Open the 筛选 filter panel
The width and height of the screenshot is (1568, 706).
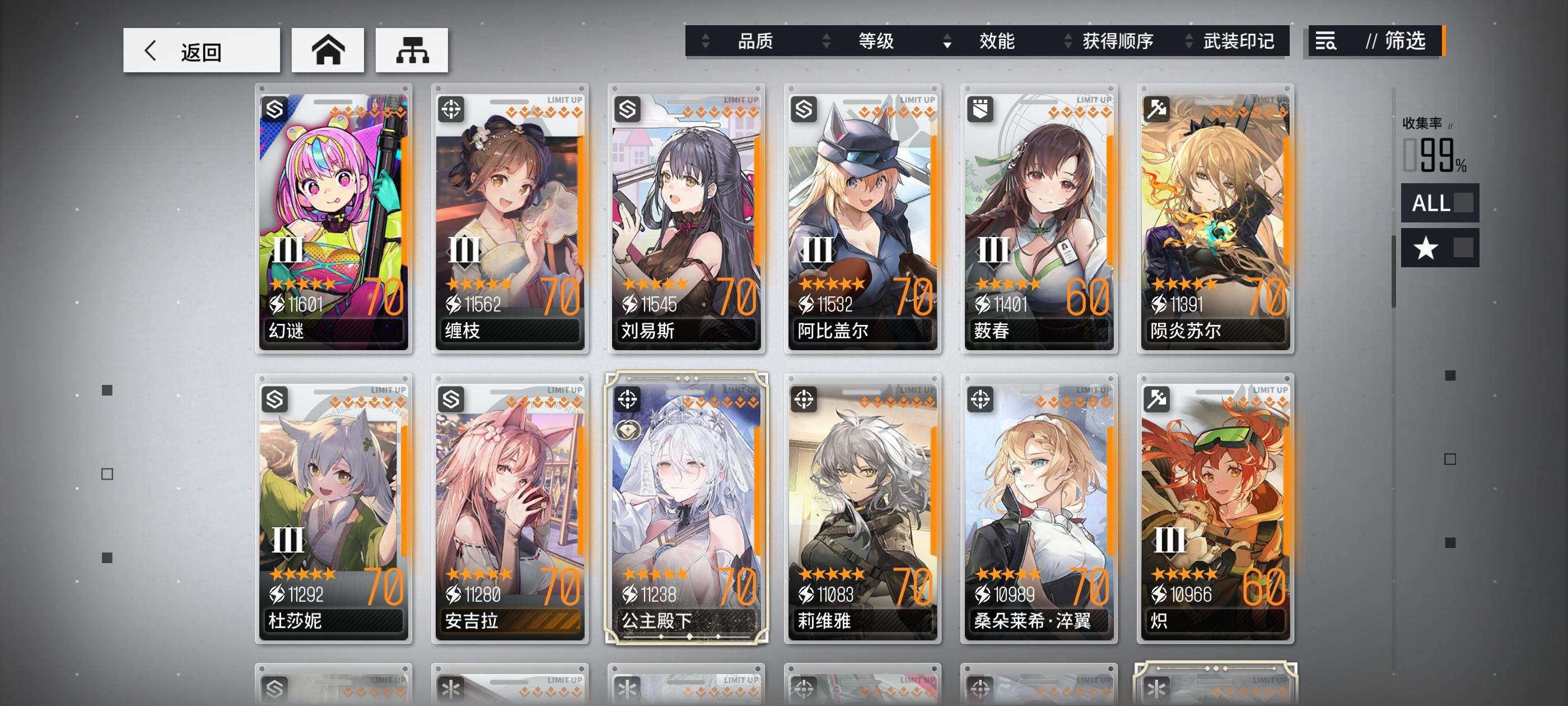[1409, 42]
